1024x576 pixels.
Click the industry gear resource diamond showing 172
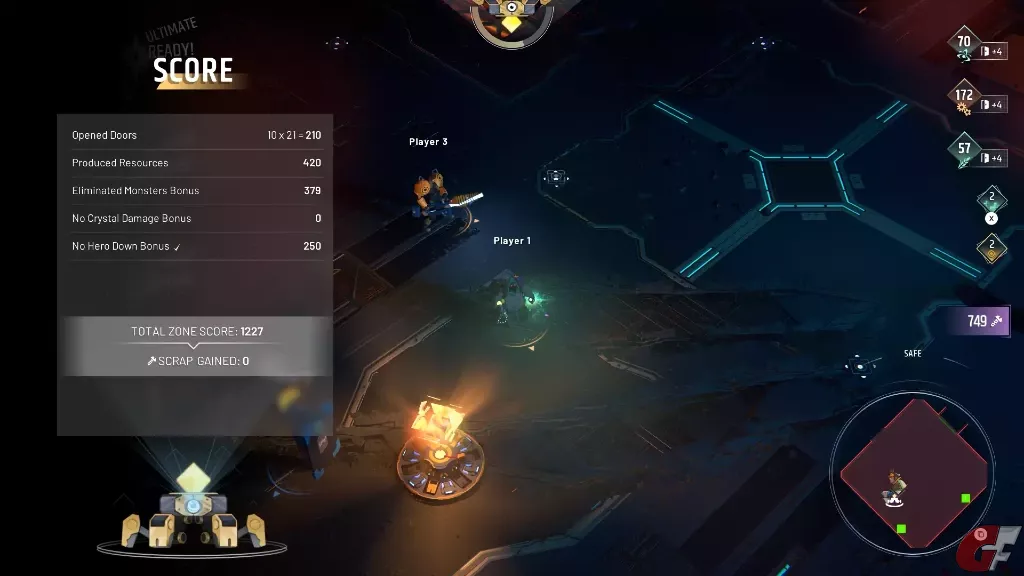964,99
